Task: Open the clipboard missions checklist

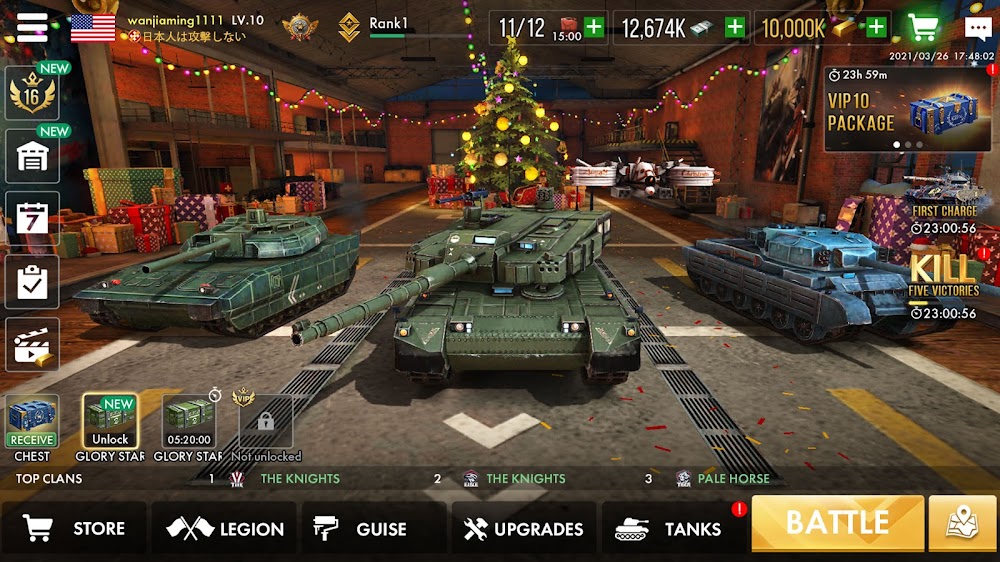Action: click(x=32, y=282)
